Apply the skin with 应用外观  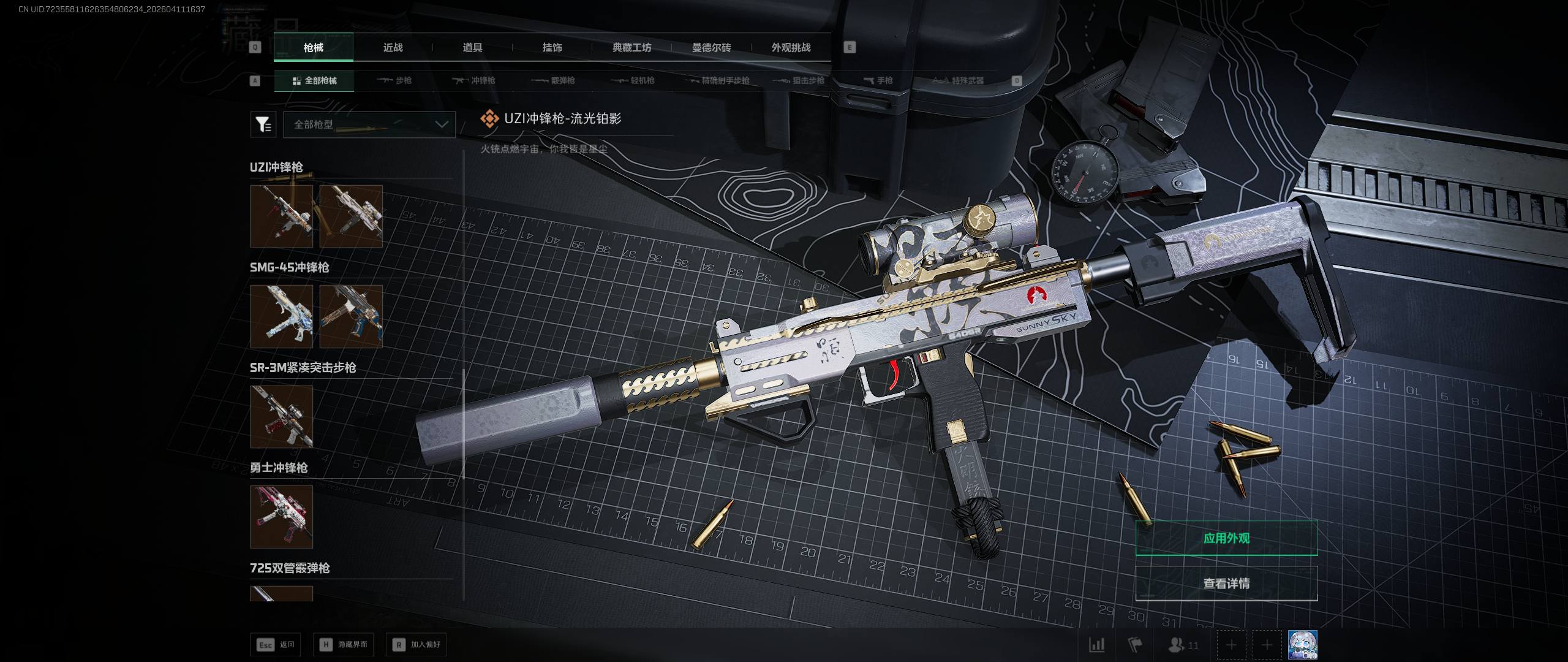click(1226, 538)
